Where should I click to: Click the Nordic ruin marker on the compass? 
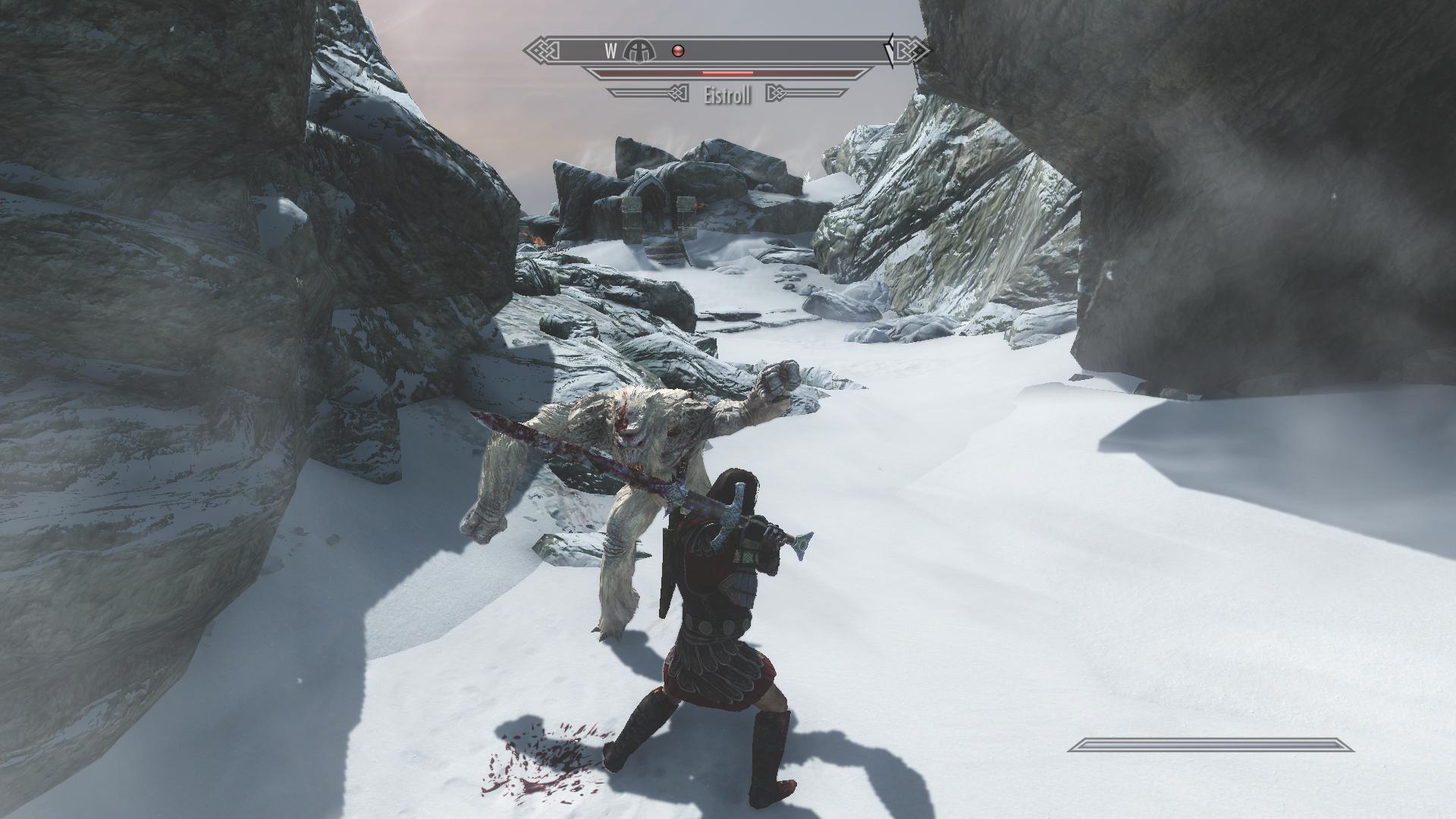(639, 51)
